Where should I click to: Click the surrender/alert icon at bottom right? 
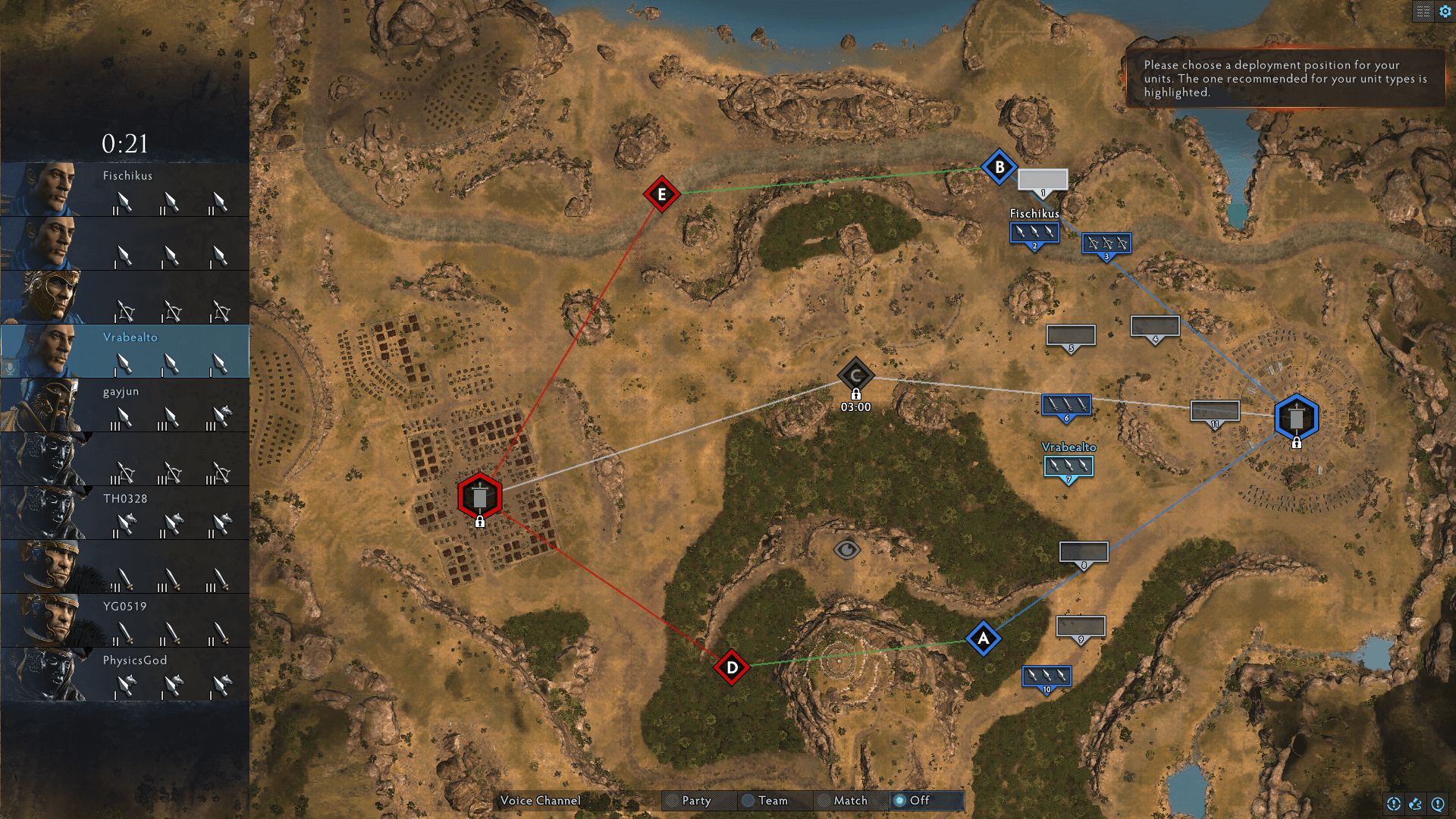(1393, 803)
